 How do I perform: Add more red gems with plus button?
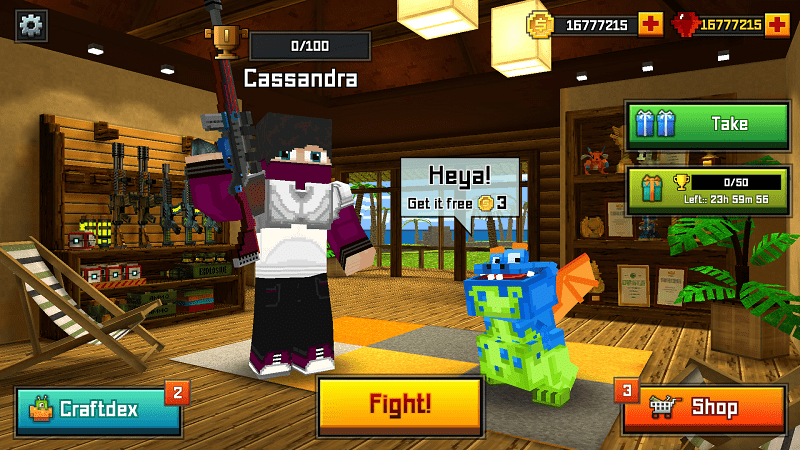pyautogui.click(x=777, y=24)
